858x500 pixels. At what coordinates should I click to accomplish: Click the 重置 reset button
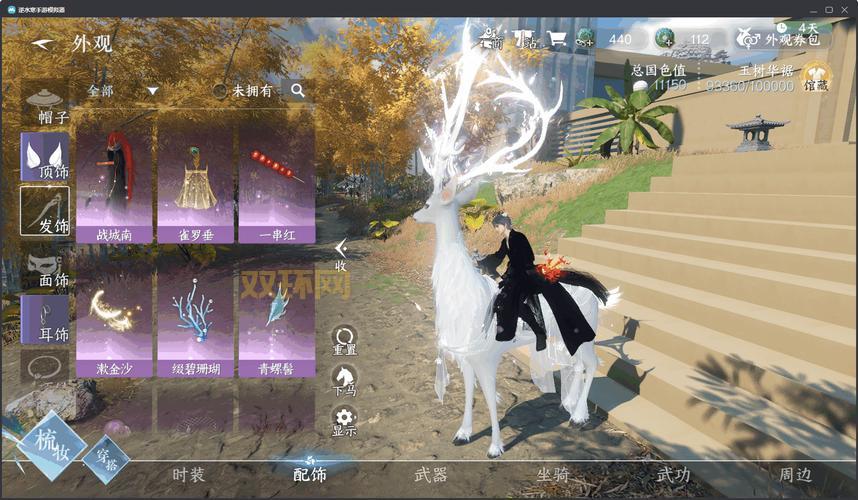pyautogui.click(x=345, y=340)
